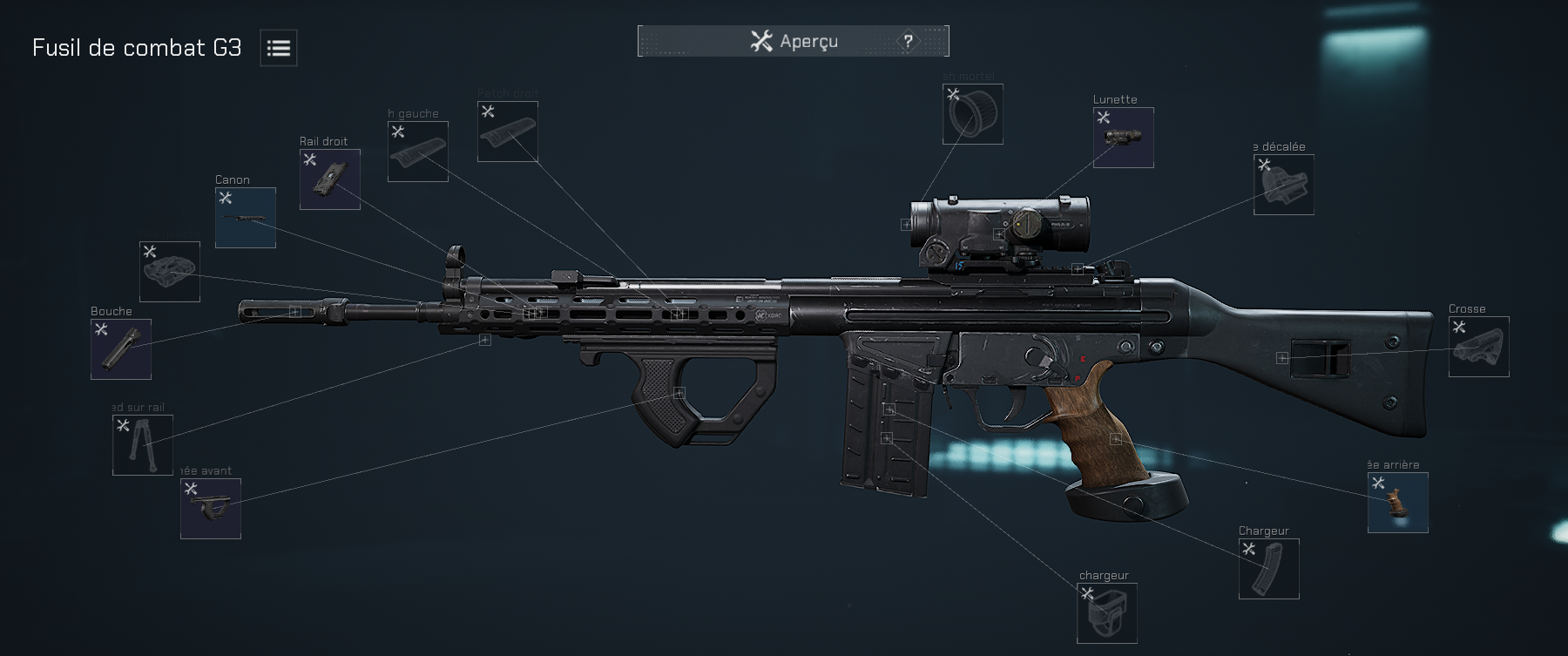Click the list icon beside Fusil de combat G3
This screenshot has width=1568, height=656.
(277, 48)
